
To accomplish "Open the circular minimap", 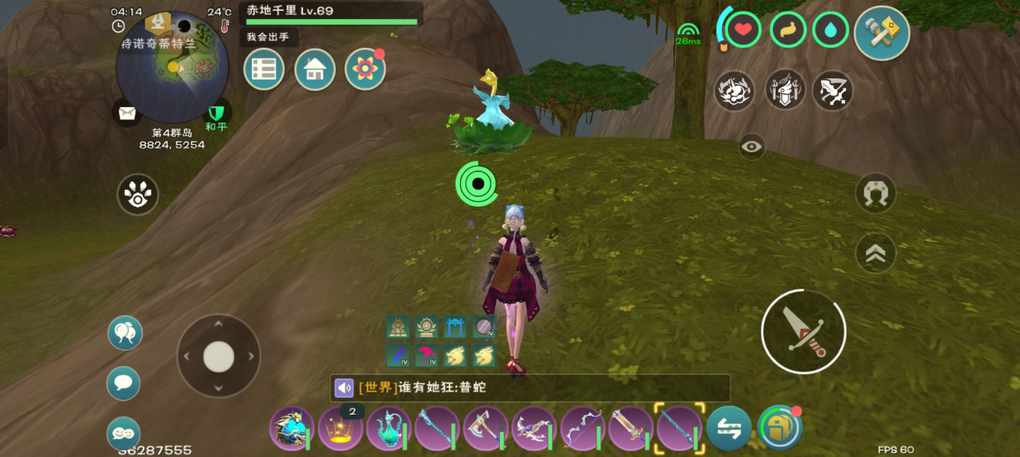I will (x=172, y=66).
